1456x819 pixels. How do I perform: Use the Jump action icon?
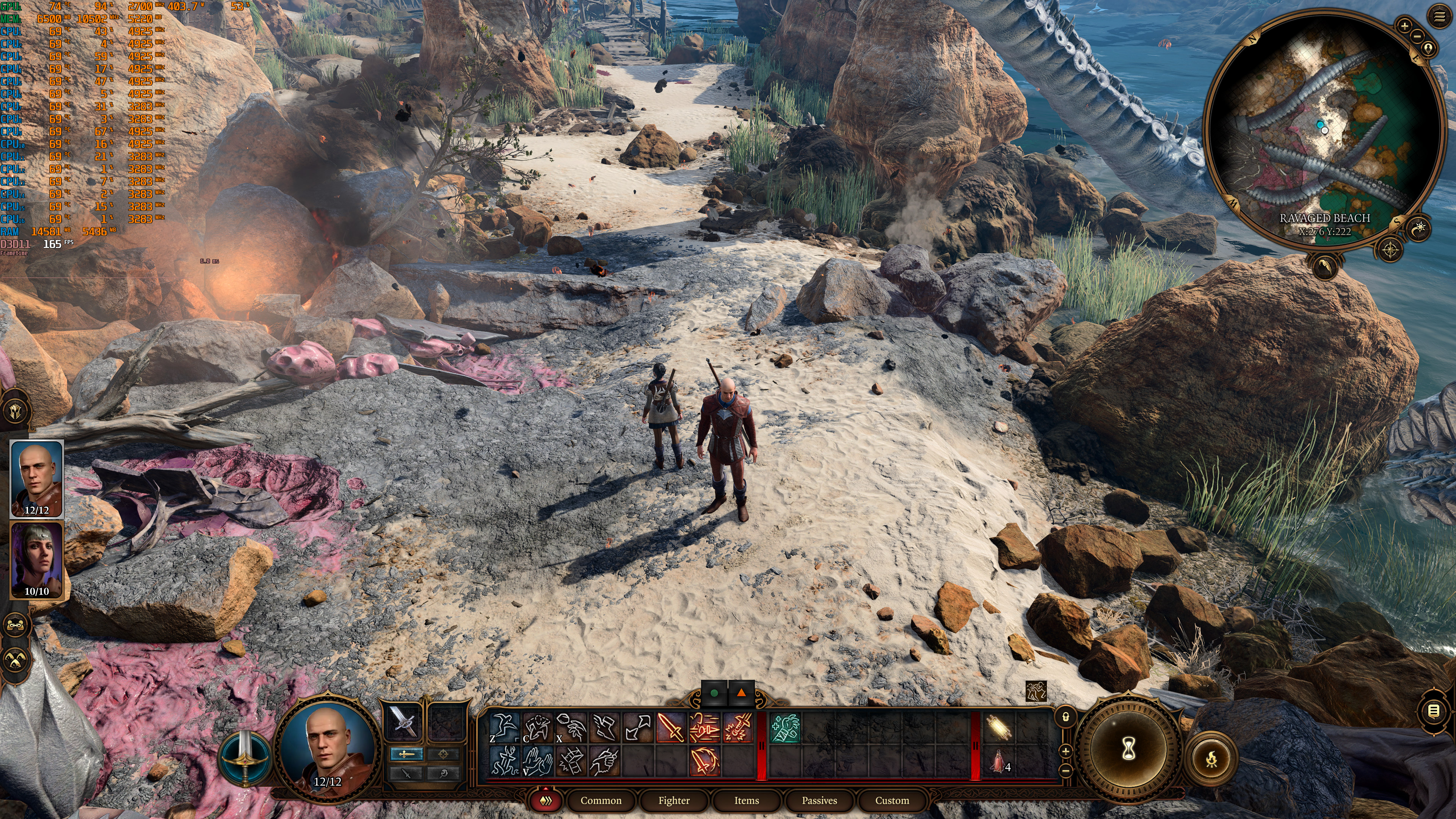pos(504,728)
